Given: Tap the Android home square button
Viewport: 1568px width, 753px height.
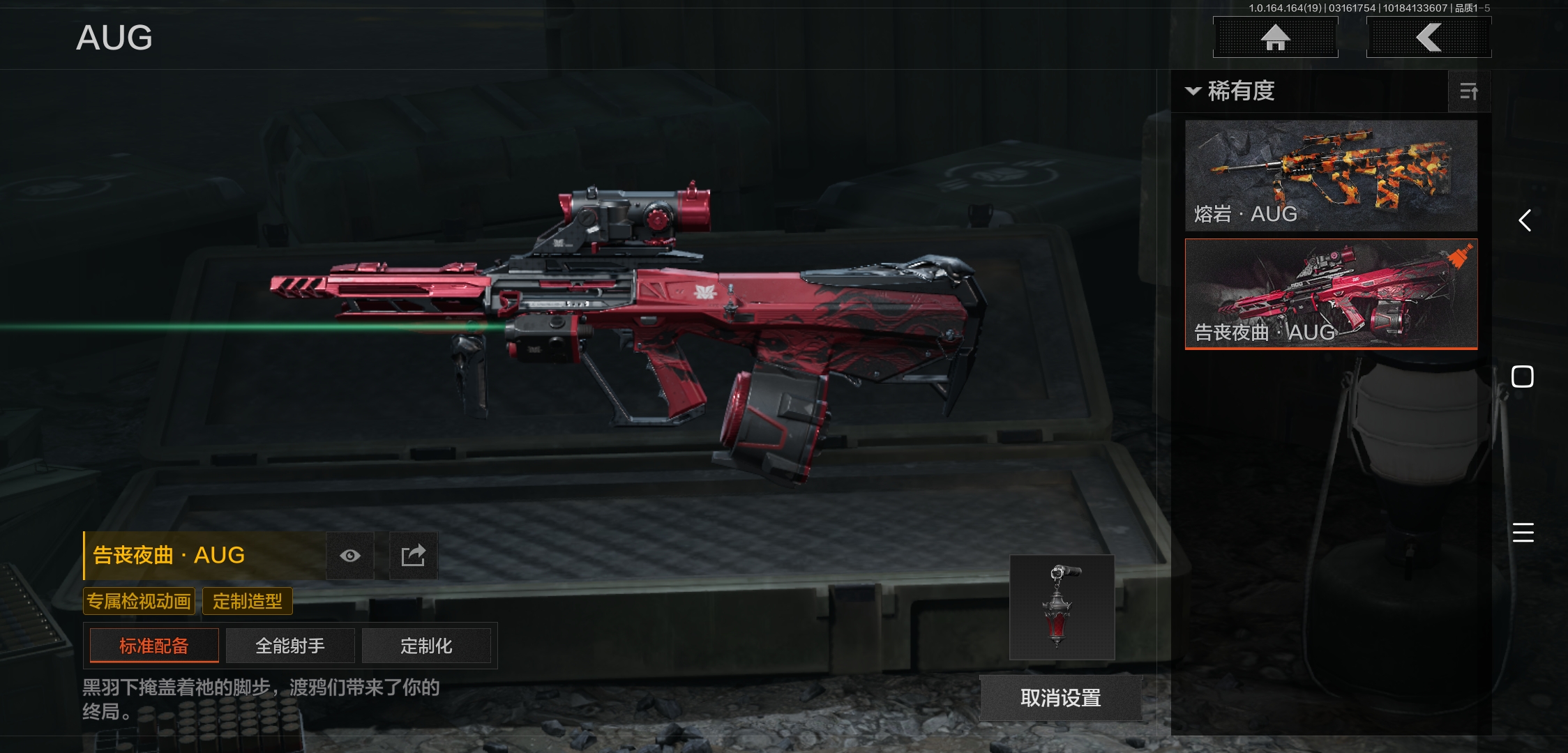Looking at the screenshot, I should pos(1522,376).
